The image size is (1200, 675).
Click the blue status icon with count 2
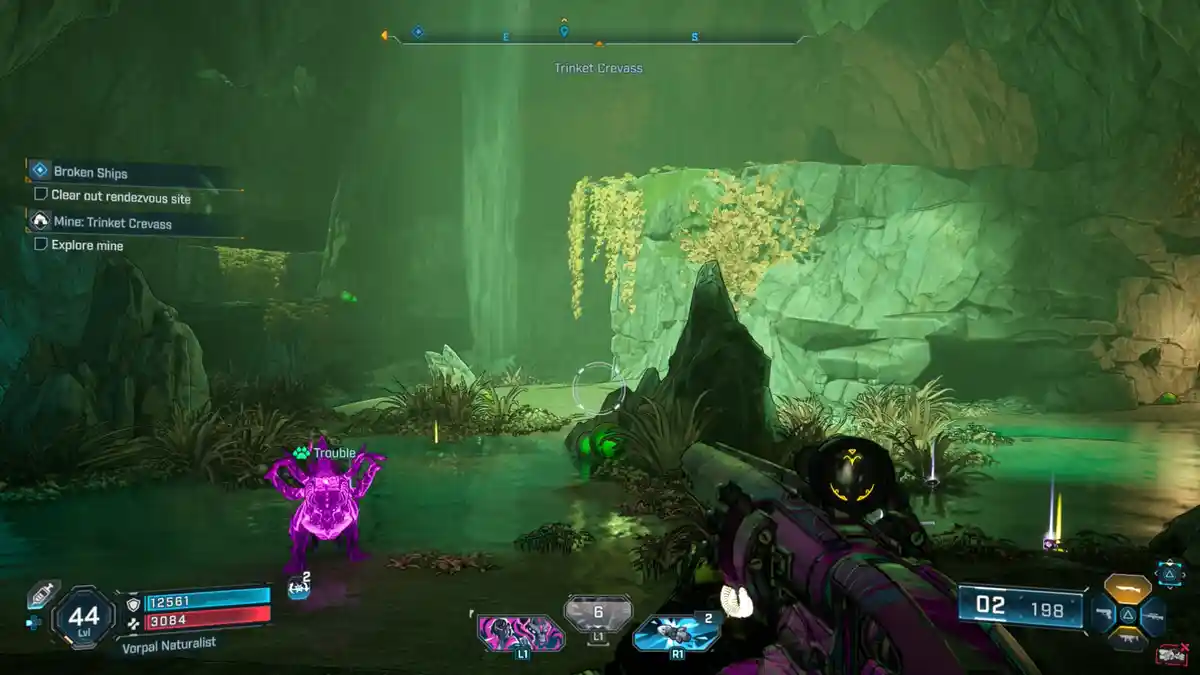click(299, 589)
